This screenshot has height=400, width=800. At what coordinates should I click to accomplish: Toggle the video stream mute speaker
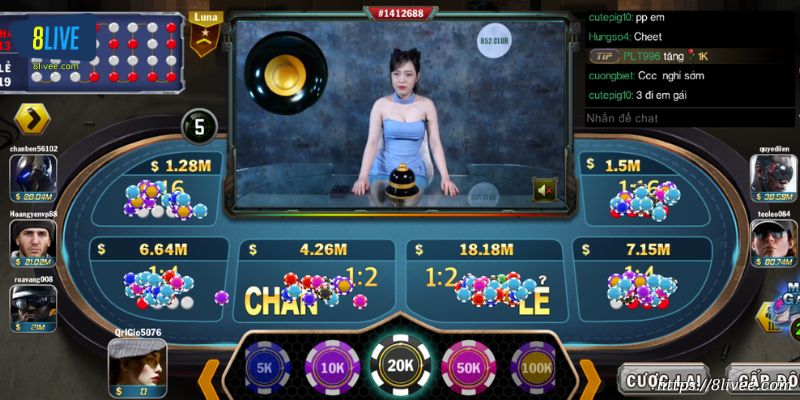(x=545, y=190)
